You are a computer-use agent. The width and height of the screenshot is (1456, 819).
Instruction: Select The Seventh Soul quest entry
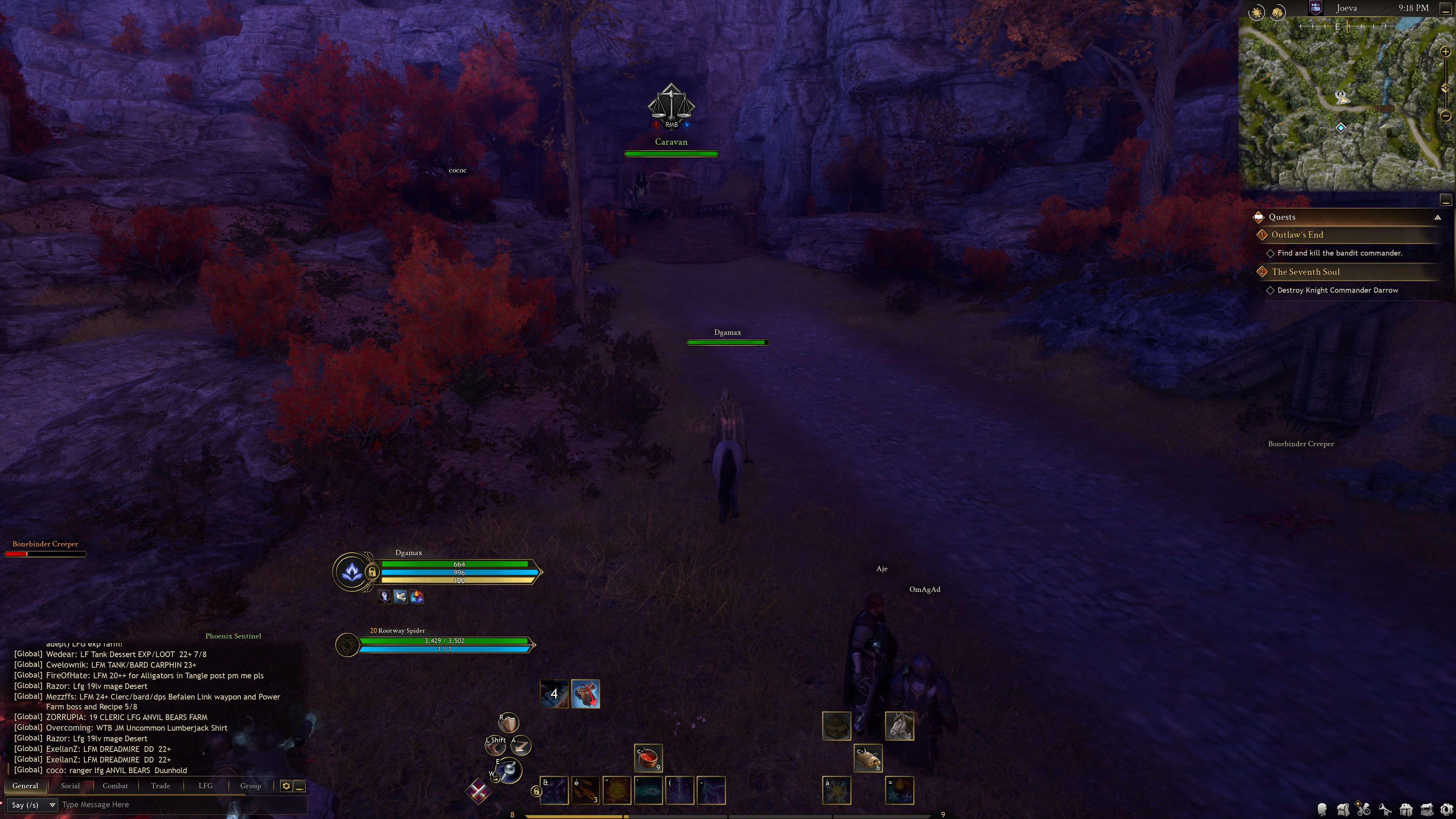pyautogui.click(x=1305, y=272)
